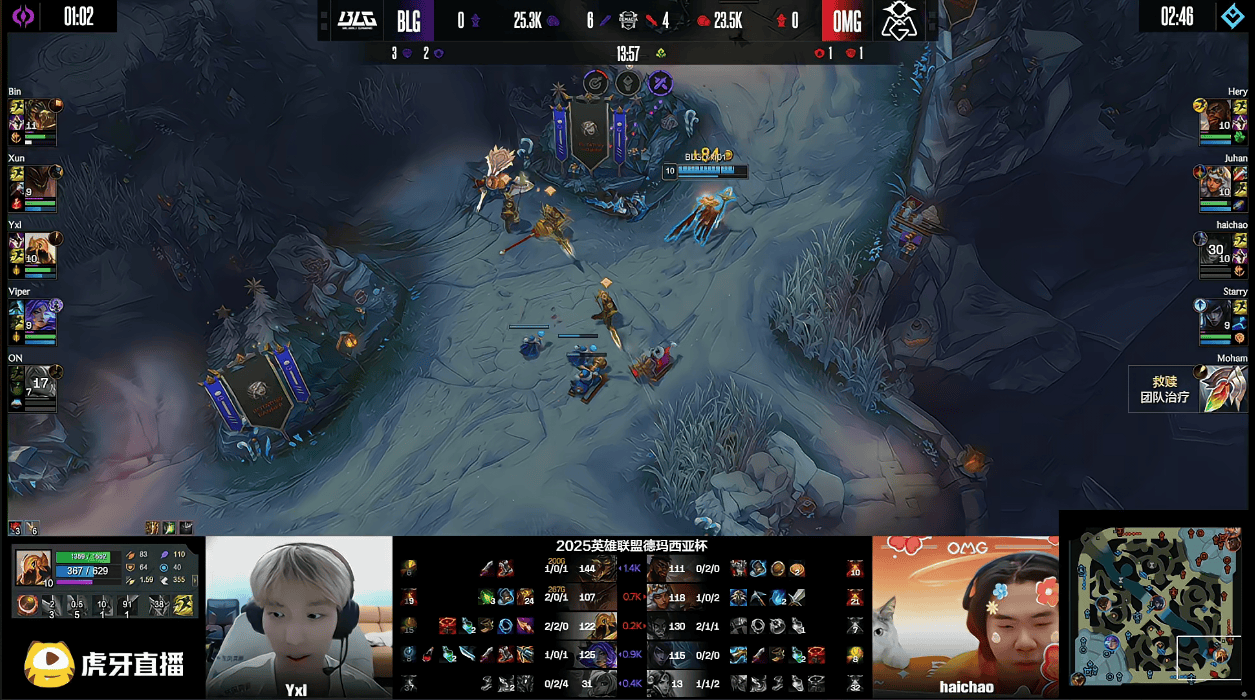
Task: Click the BLG team logo
Action: tap(356, 20)
